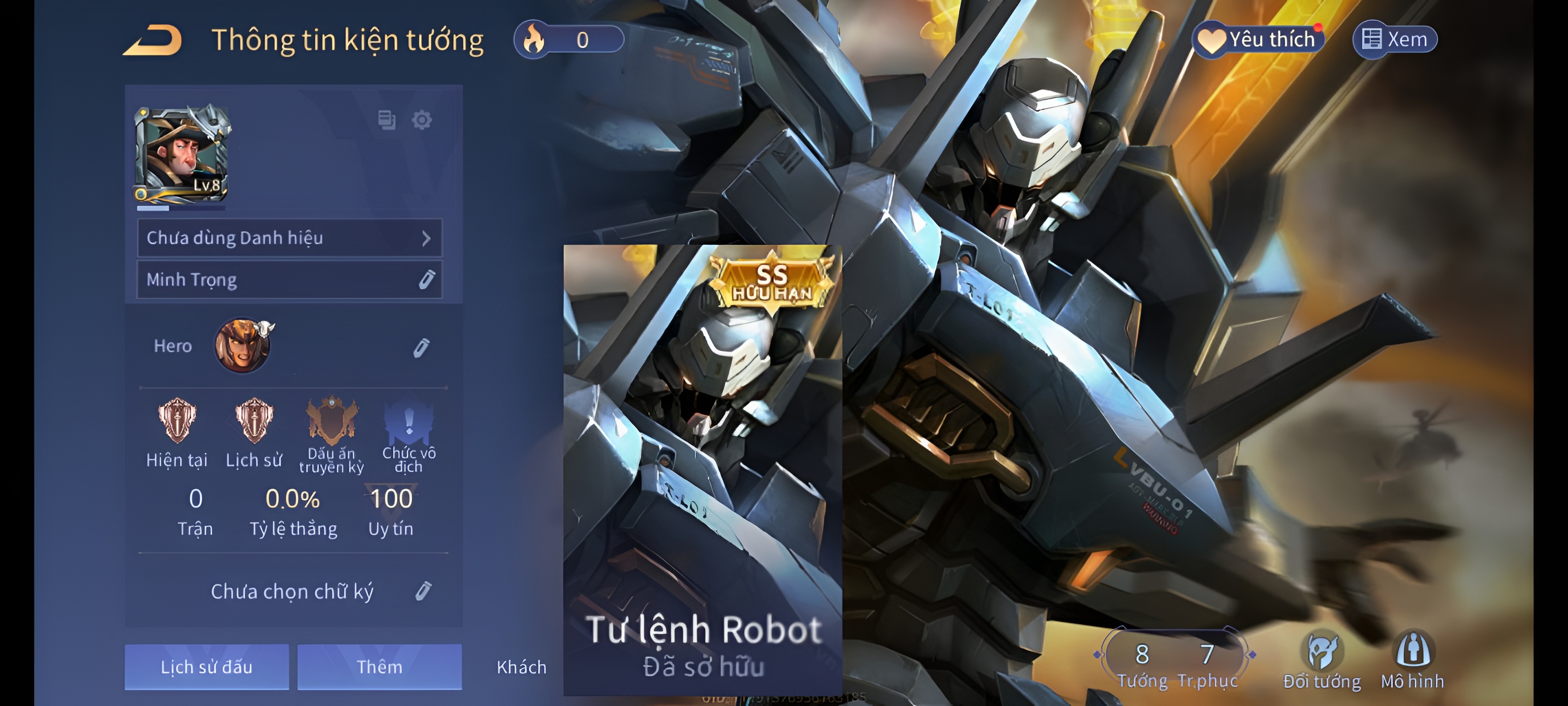Switch to the Khách tab
The image size is (1568, 706).
522,667
